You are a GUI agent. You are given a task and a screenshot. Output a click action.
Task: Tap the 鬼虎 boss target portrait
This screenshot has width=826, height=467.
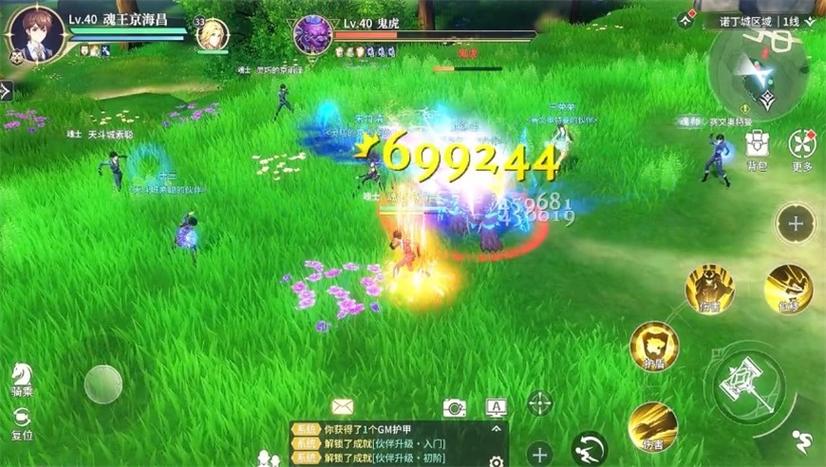coord(313,34)
